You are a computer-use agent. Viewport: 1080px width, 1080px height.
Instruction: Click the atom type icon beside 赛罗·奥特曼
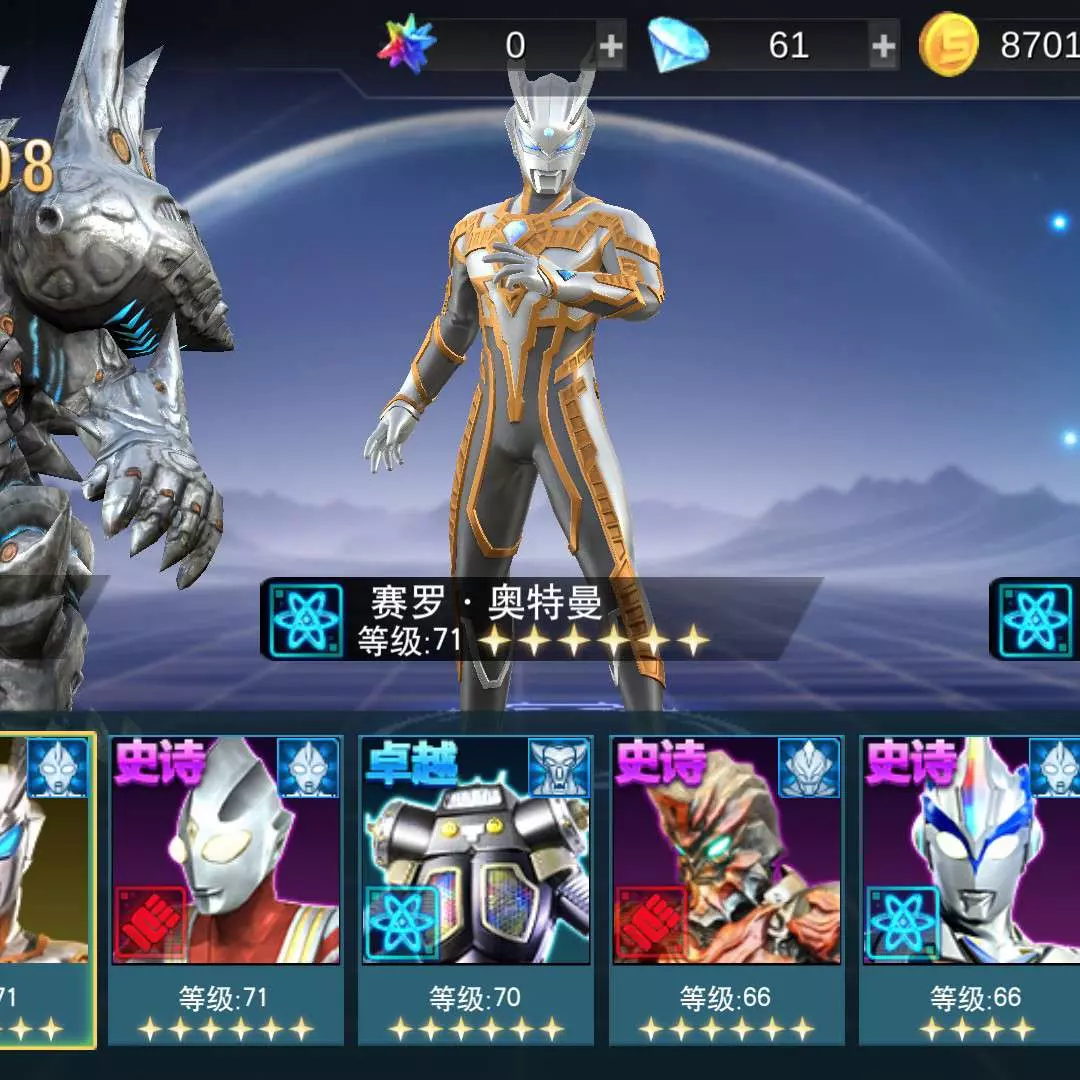click(x=308, y=621)
